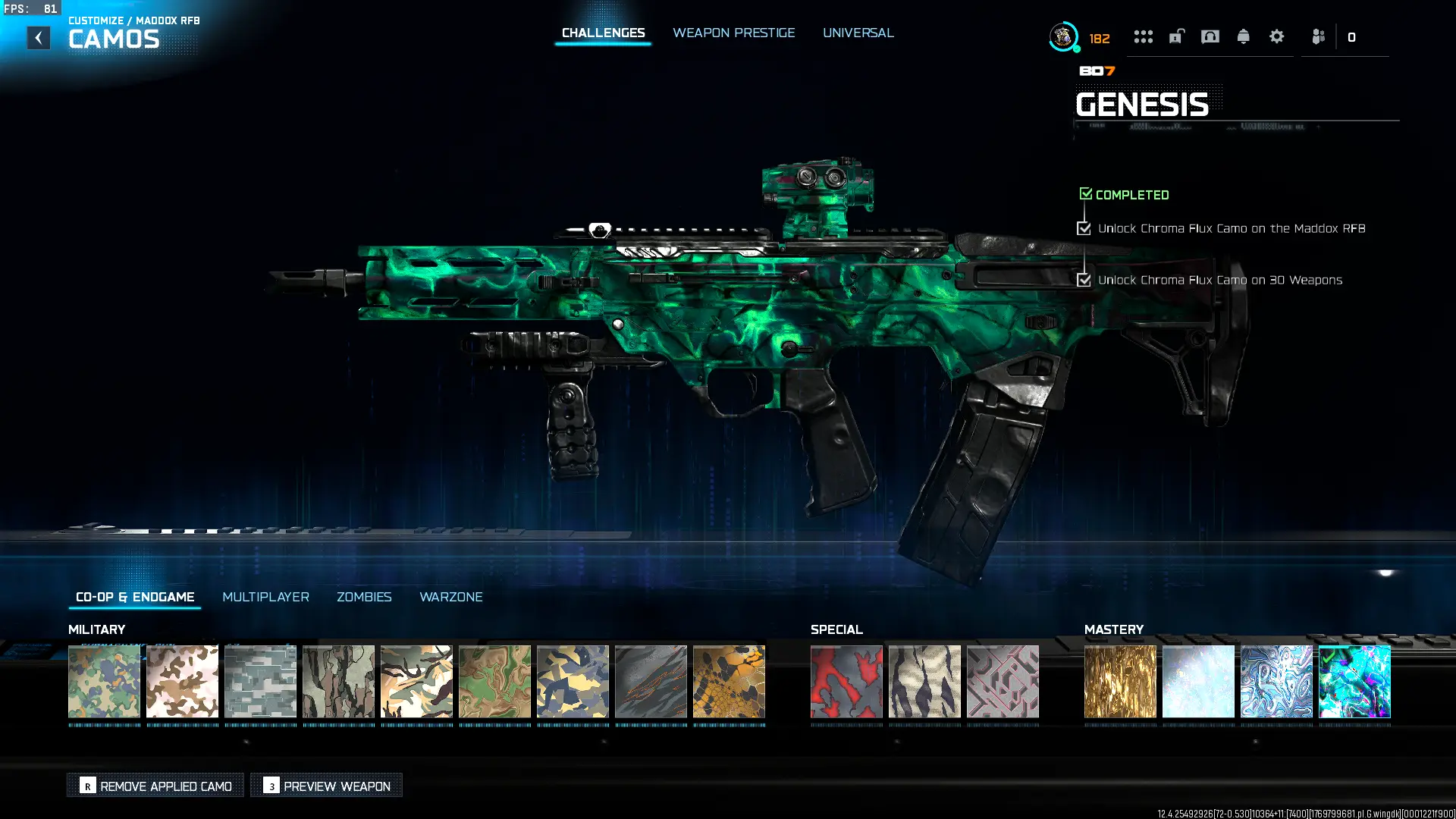Open the settings gear icon
The height and width of the screenshot is (819, 1456).
point(1276,36)
